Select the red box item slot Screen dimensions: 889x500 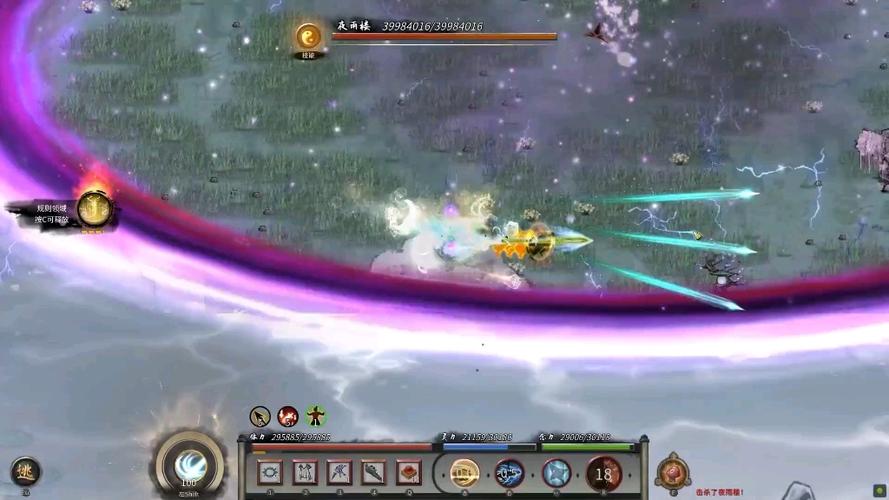[408, 472]
